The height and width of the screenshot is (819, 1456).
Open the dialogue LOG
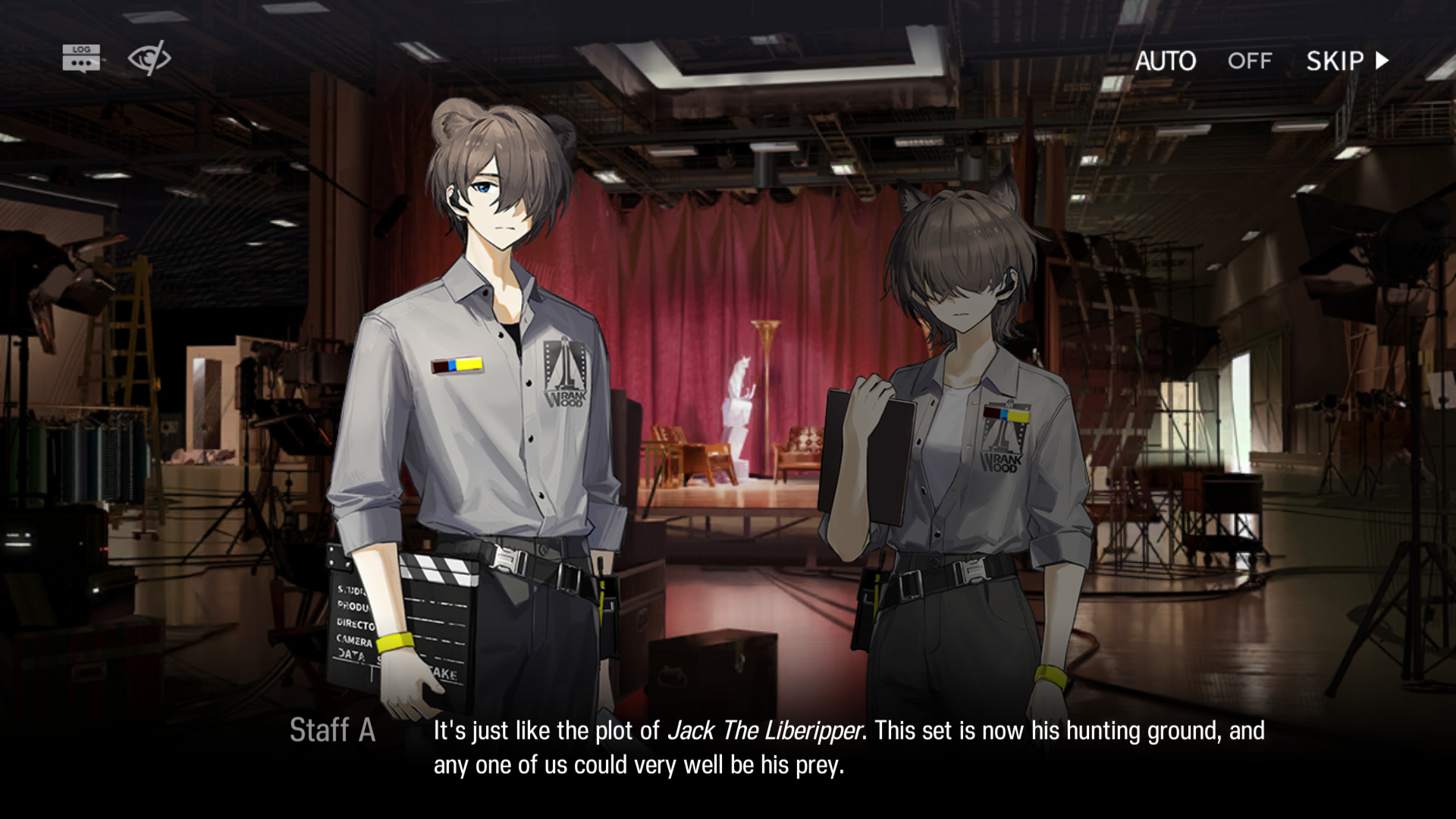coord(81,58)
